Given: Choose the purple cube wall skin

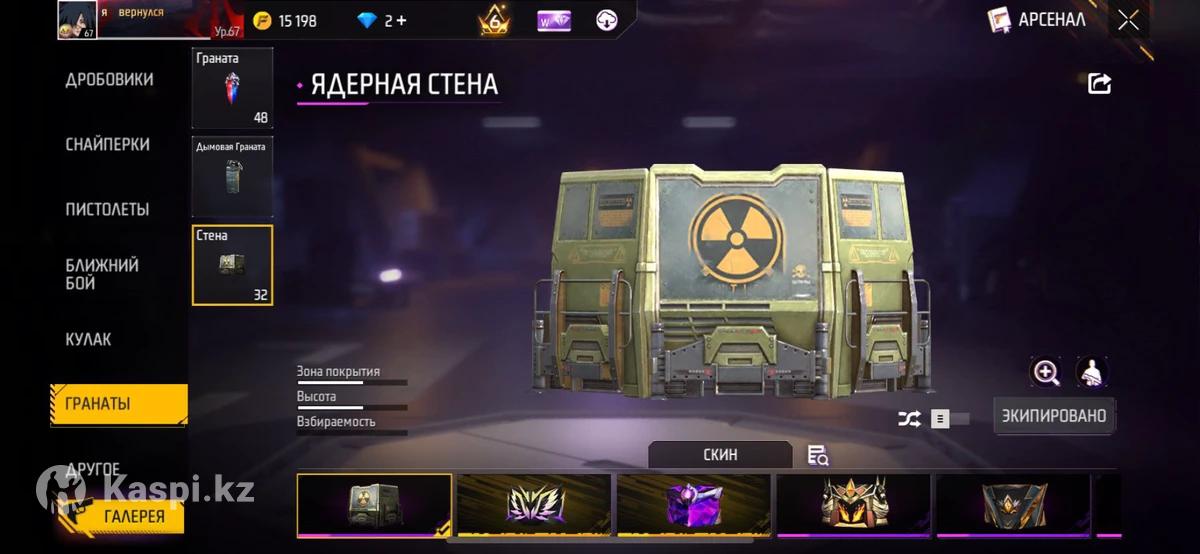Looking at the screenshot, I should 693,505.
